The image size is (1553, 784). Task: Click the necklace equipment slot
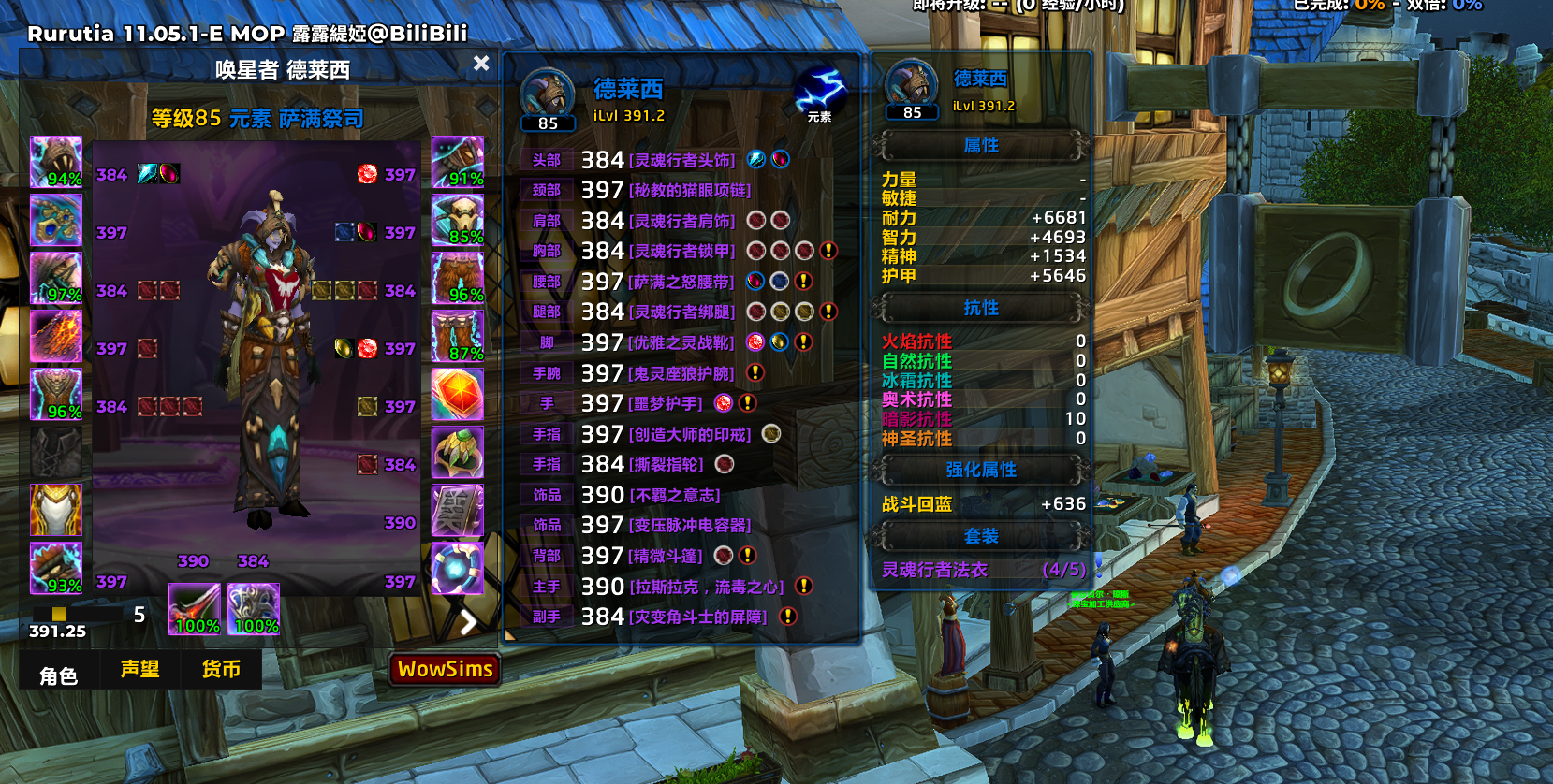(x=56, y=220)
